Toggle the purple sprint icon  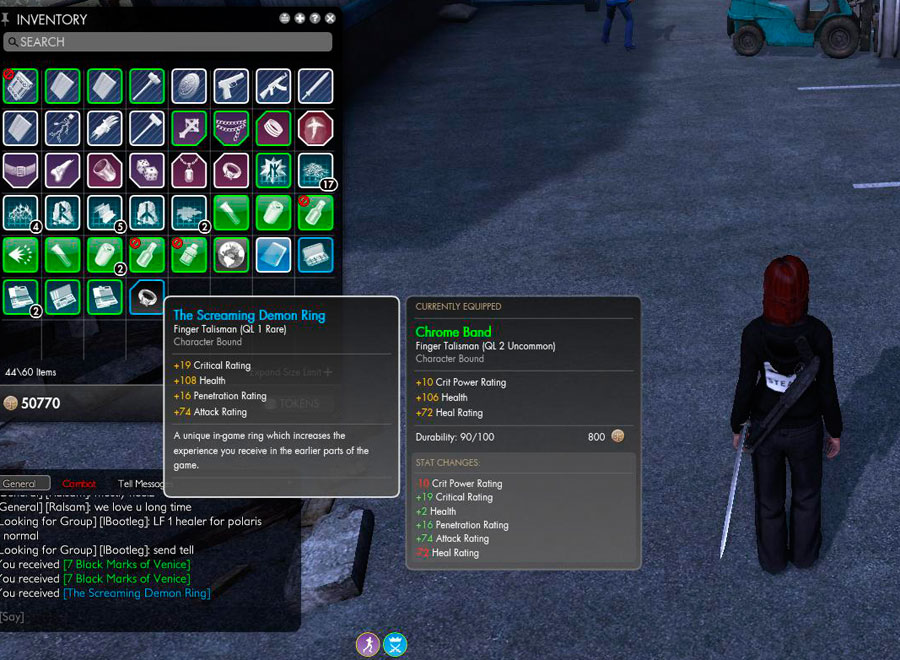point(368,645)
